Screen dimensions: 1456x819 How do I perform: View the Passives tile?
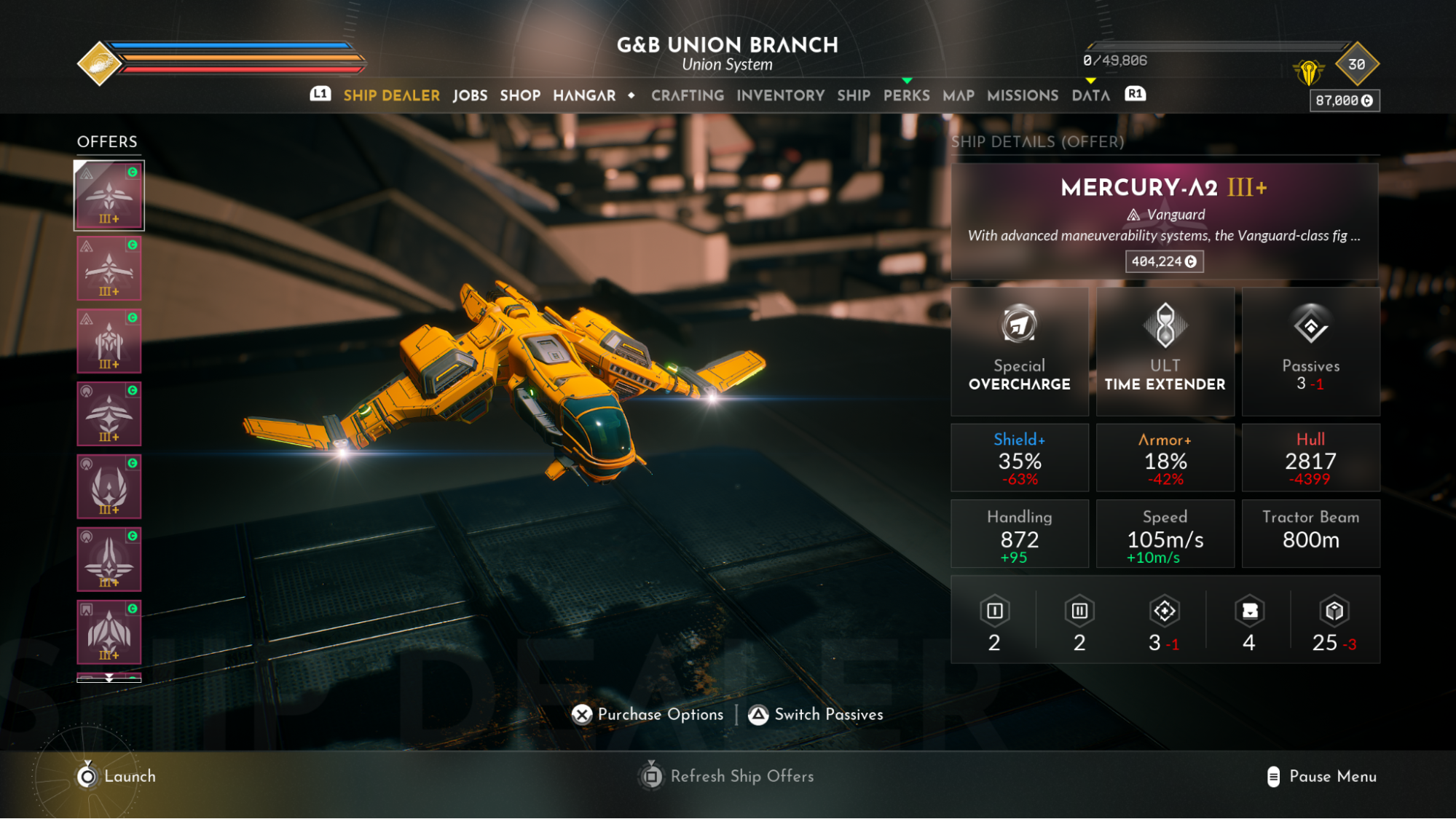pos(1310,352)
